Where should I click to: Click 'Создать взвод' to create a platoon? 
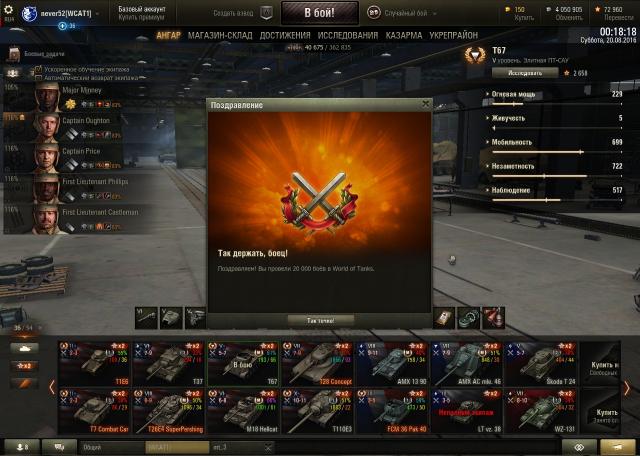coord(240,13)
